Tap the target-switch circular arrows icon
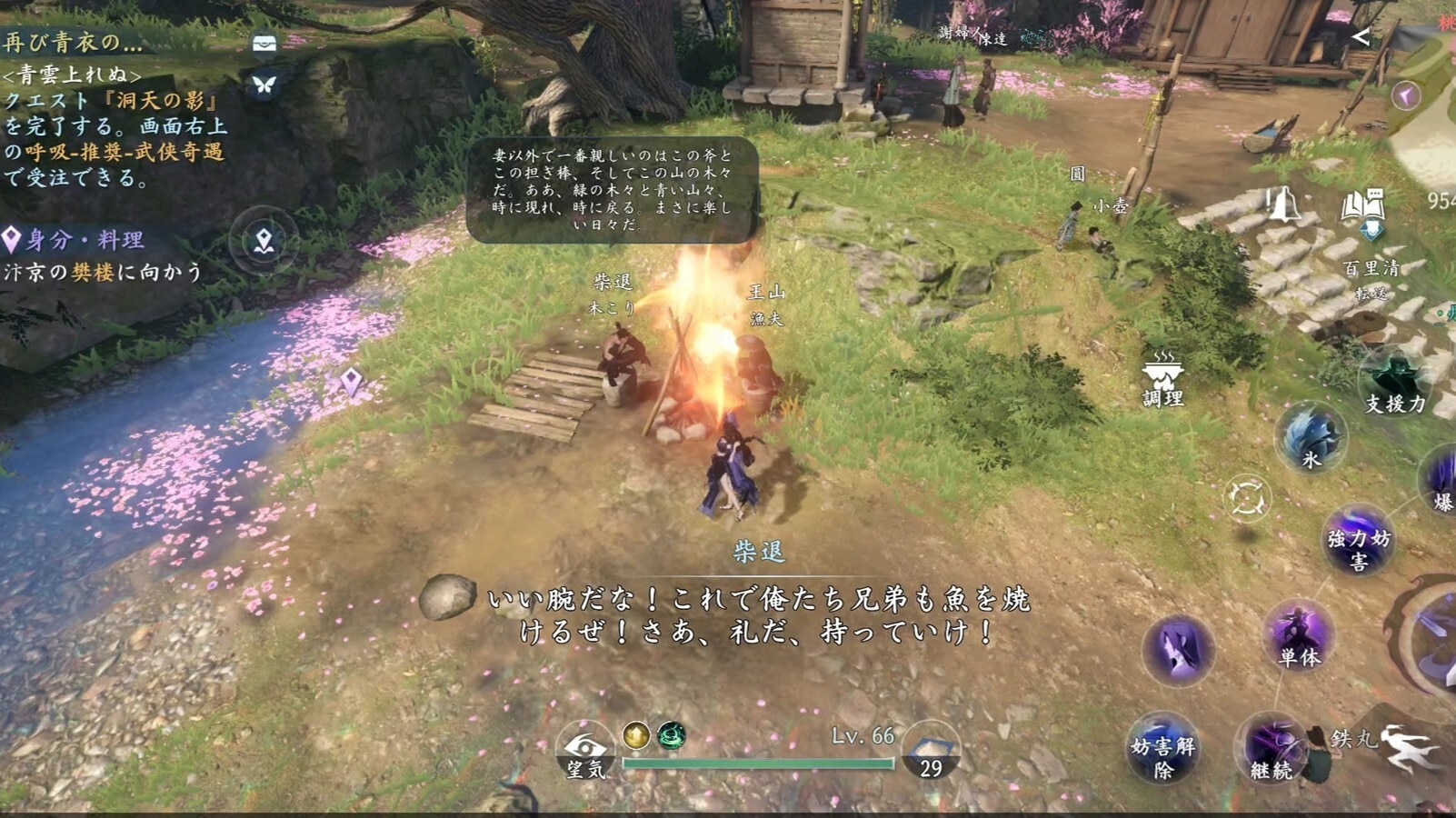The height and width of the screenshot is (818, 1456). (x=1247, y=498)
